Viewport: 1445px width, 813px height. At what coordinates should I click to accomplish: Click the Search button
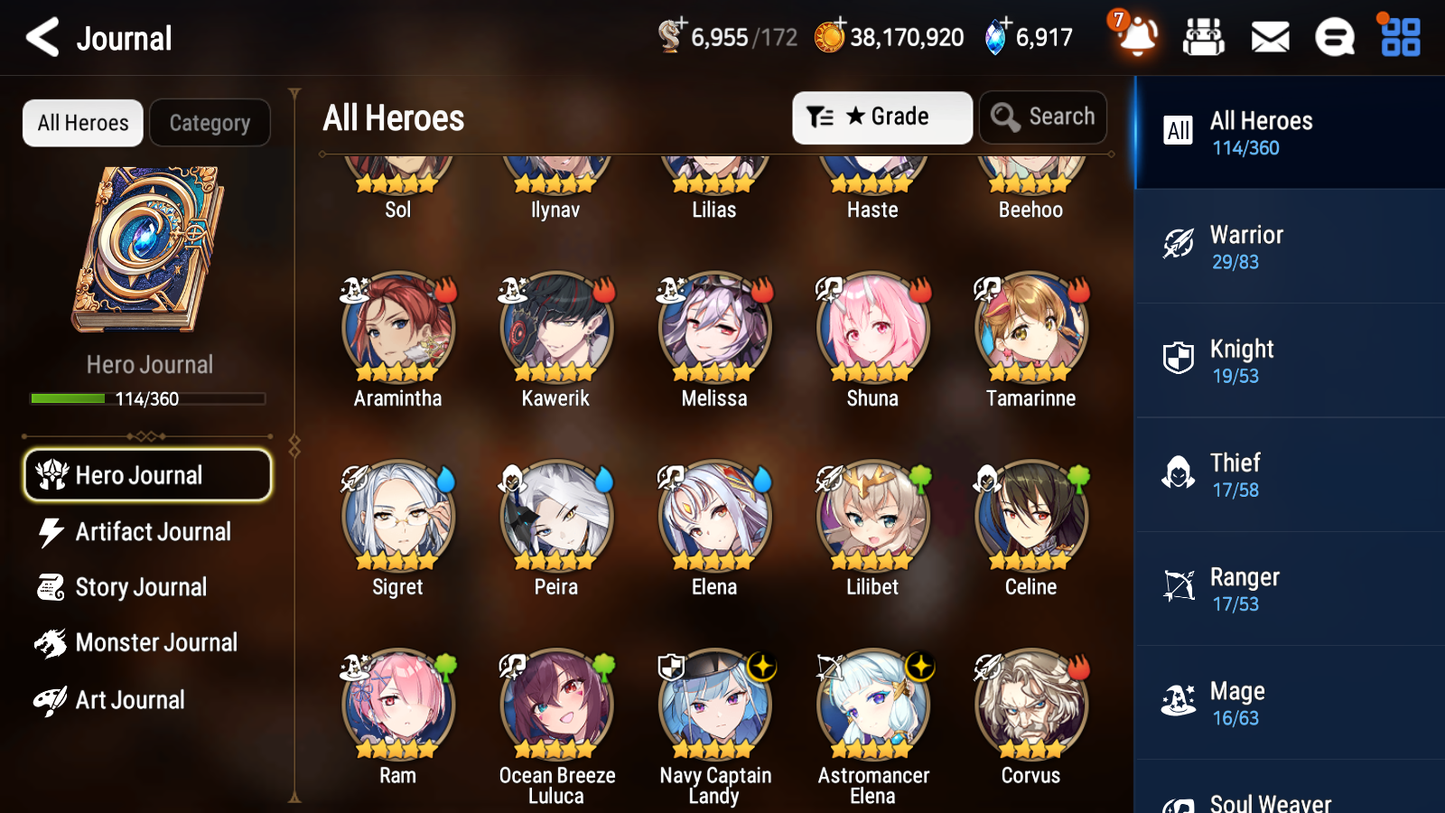(1043, 117)
